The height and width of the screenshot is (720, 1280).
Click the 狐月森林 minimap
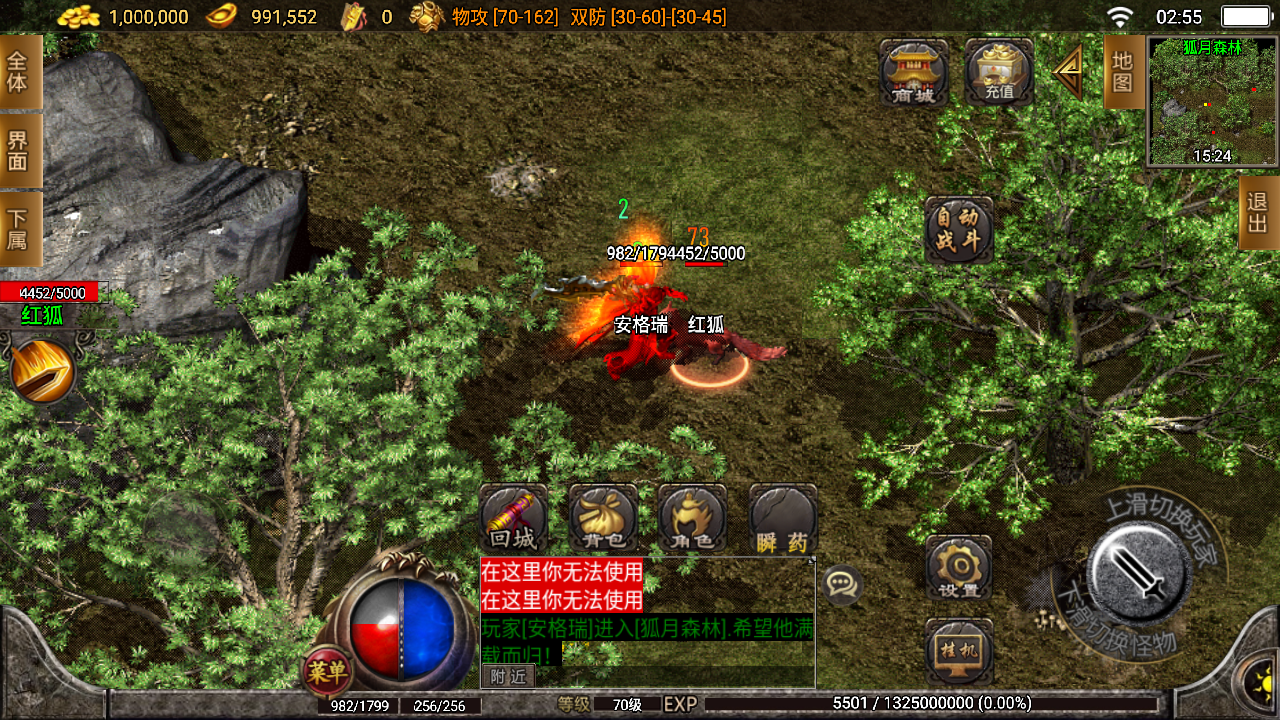[x=1212, y=101]
